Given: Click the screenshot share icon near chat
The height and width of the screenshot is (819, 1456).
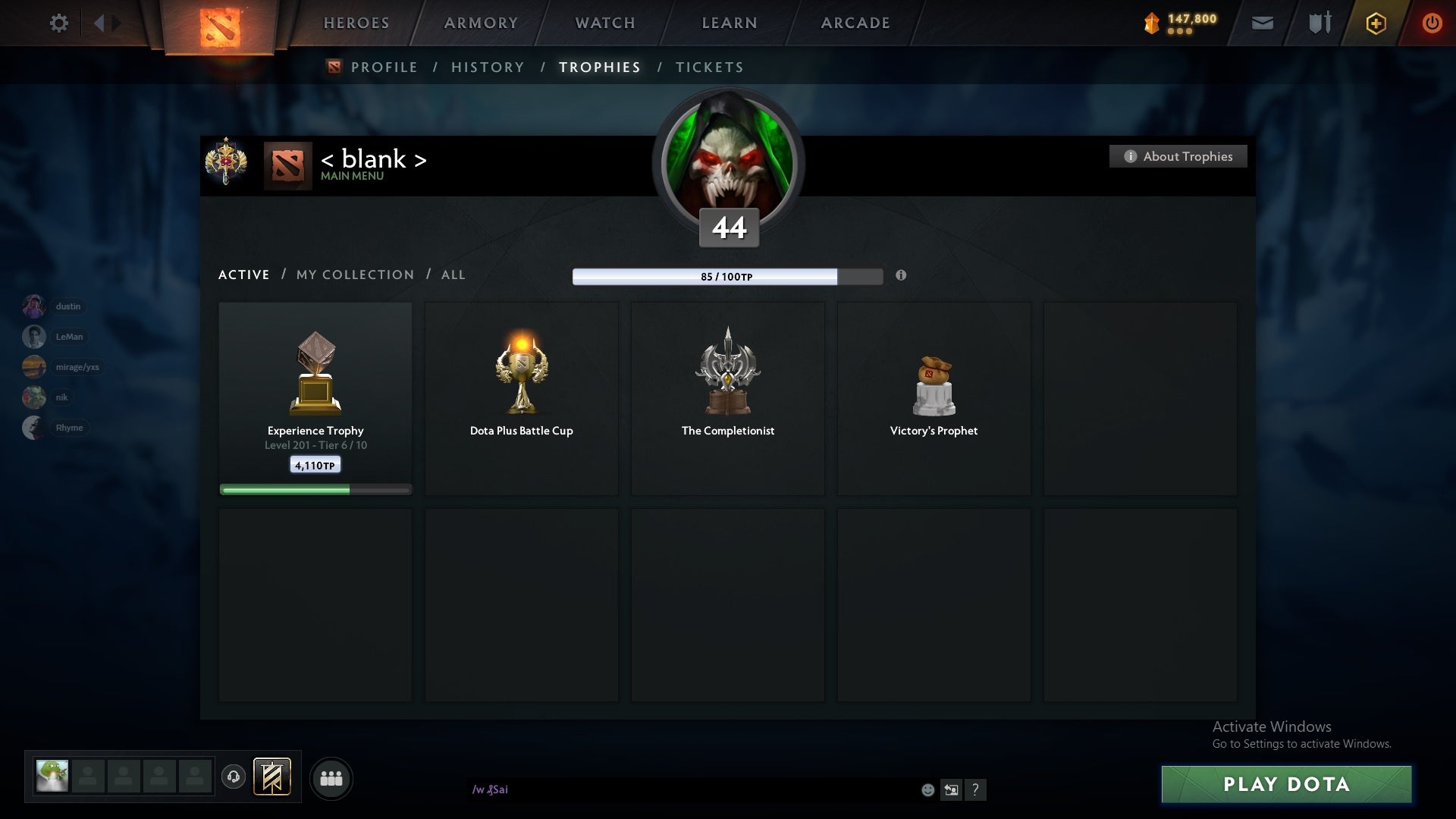Looking at the screenshot, I should pyautogui.click(x=952, y=789).
